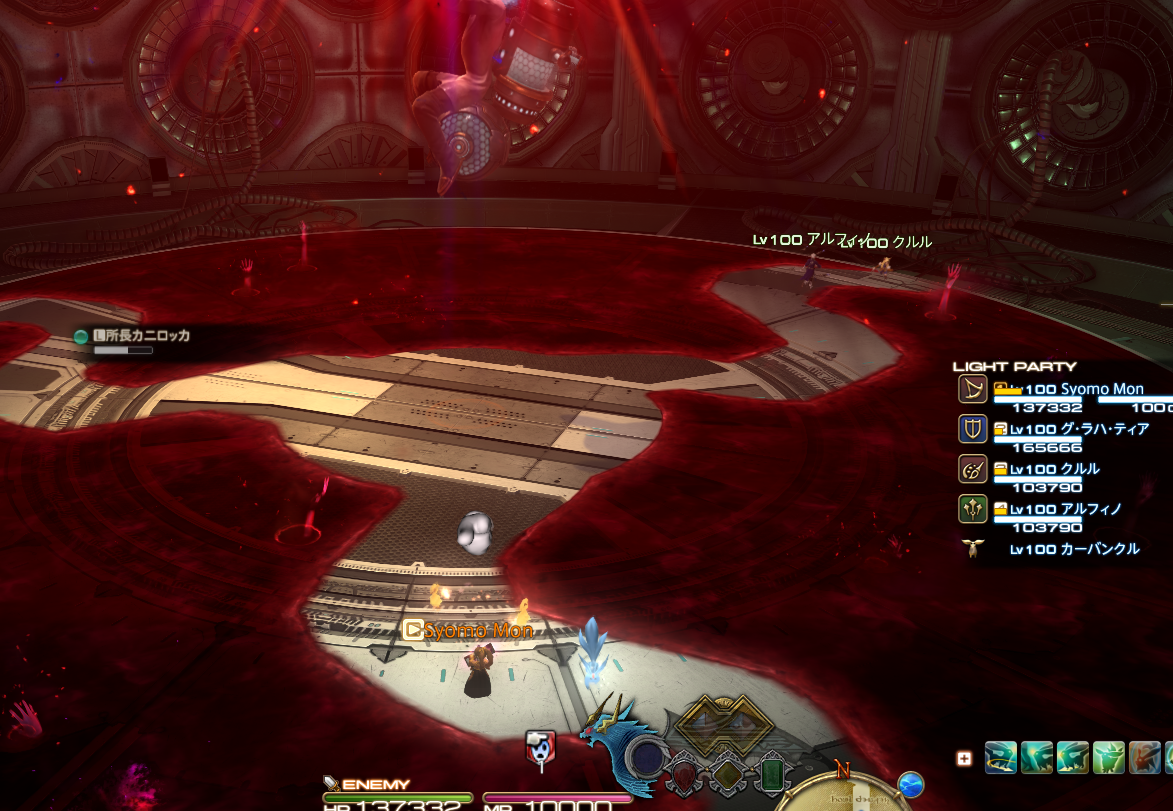Expand the pet hotbar plus button
The image size is (1173, 811).
point(964,758)
